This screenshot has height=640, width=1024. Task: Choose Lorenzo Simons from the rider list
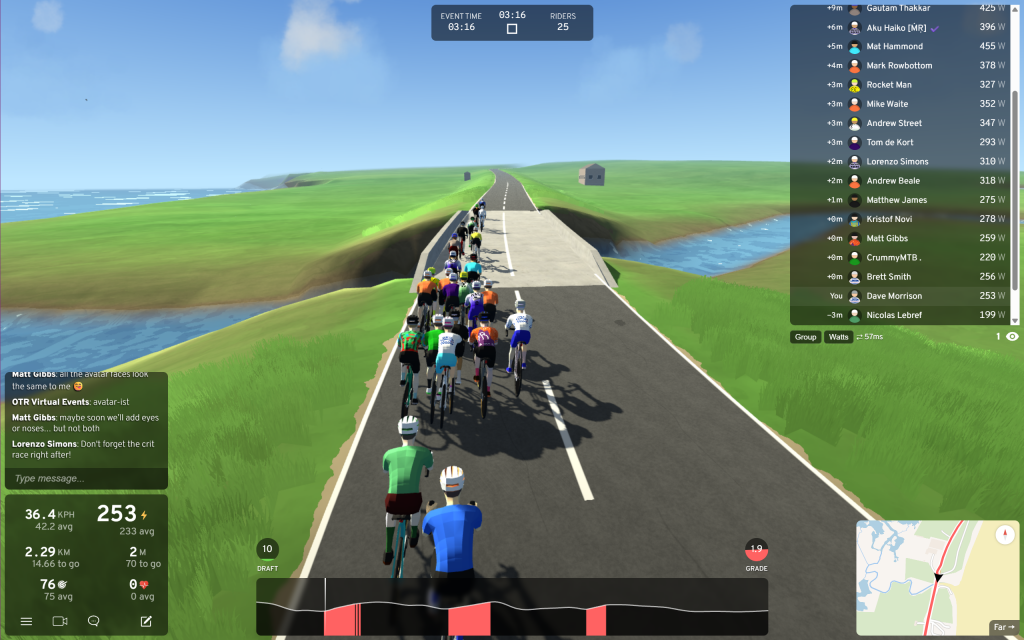tap(897, 161)
